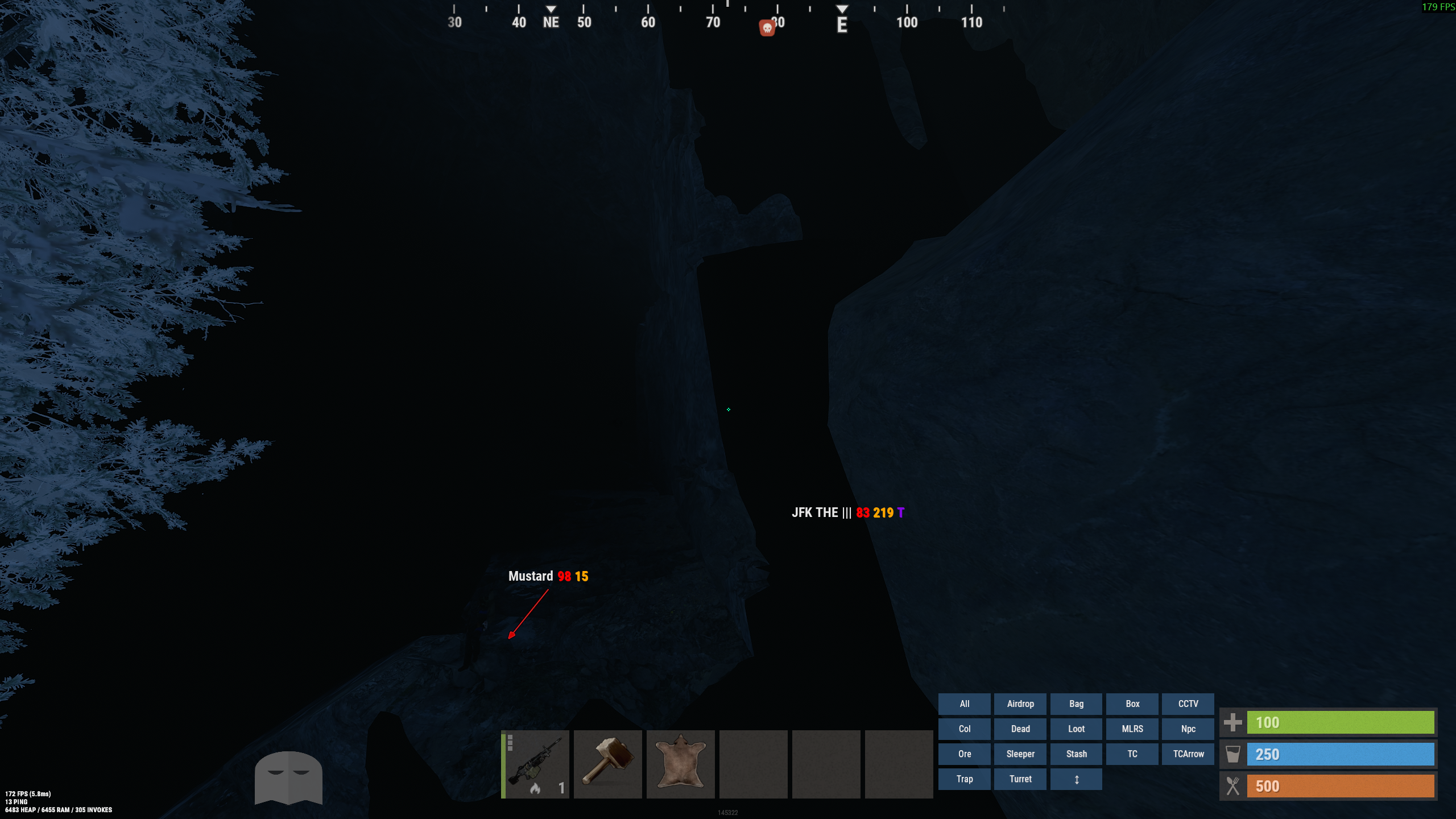
Task: Enable the Dead ESP filter
Action: tap(1020, 729)
